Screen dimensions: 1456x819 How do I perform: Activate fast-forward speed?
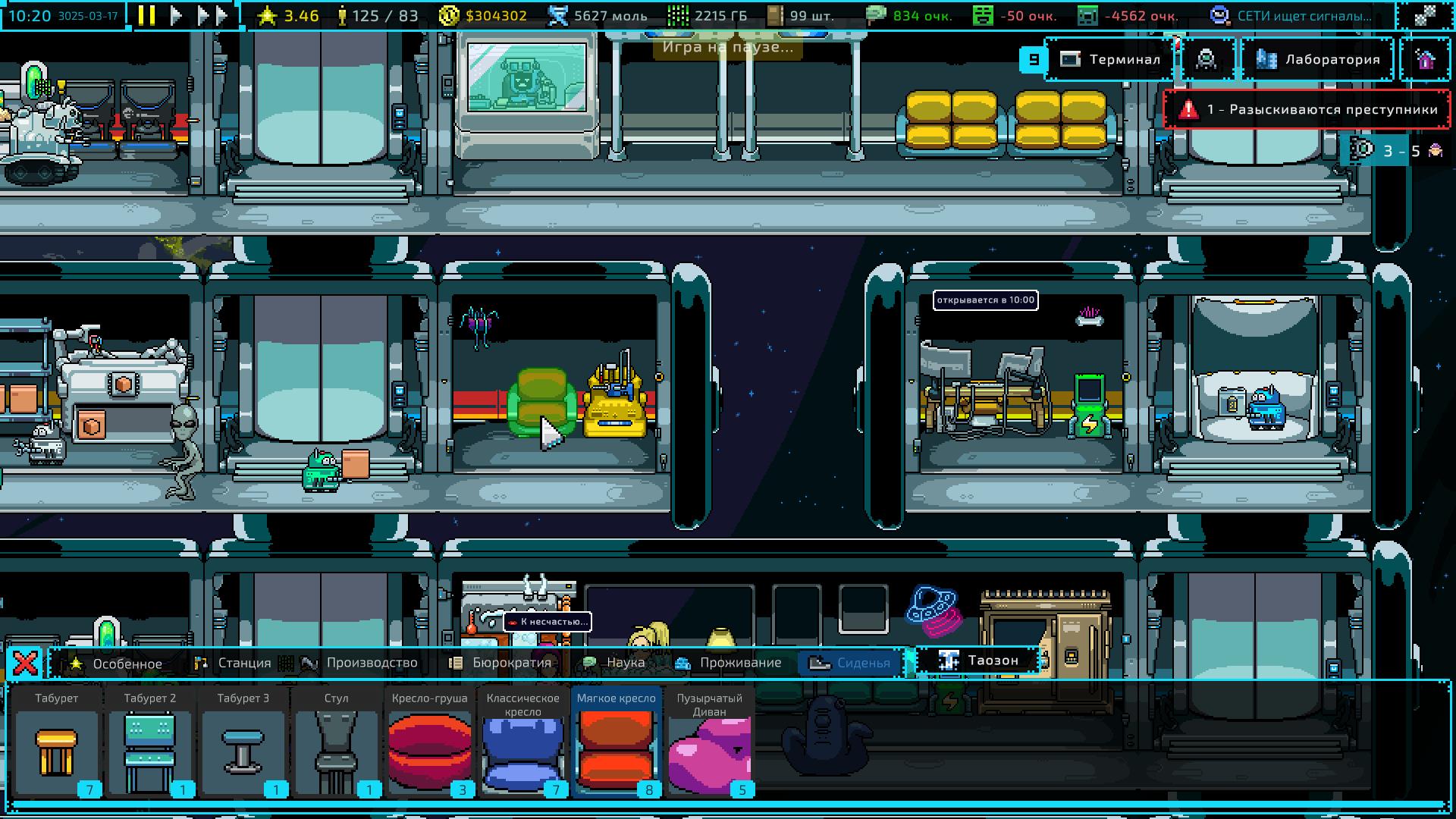212,15
